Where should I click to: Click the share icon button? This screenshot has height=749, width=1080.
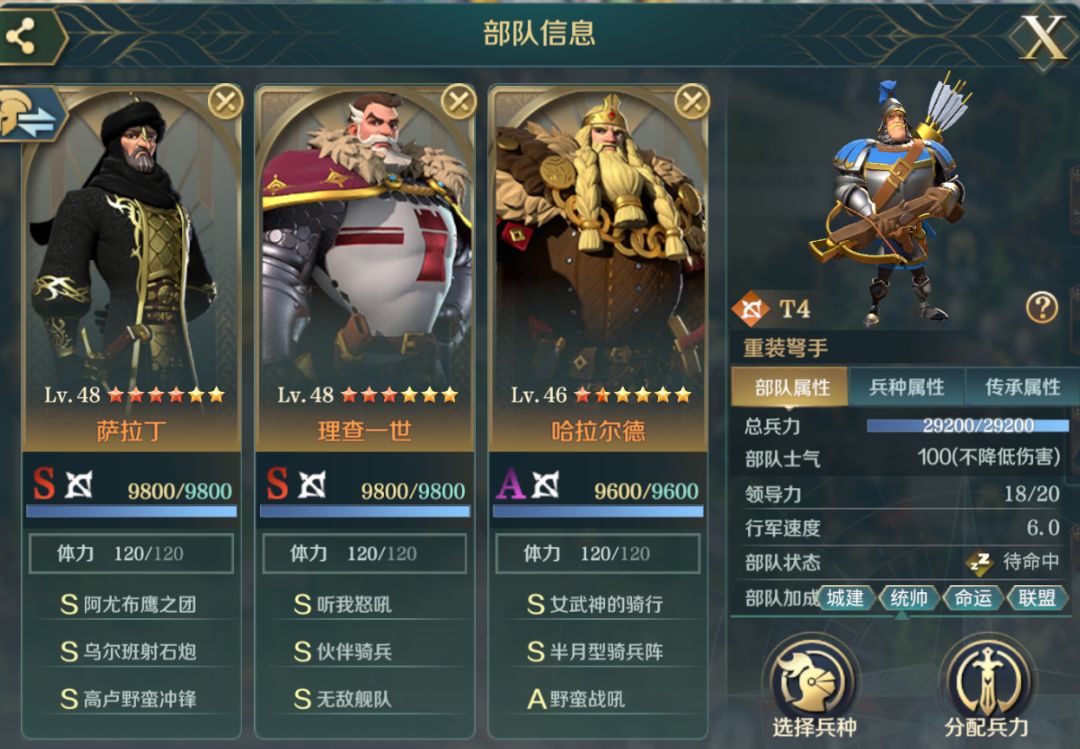(22, 37)
